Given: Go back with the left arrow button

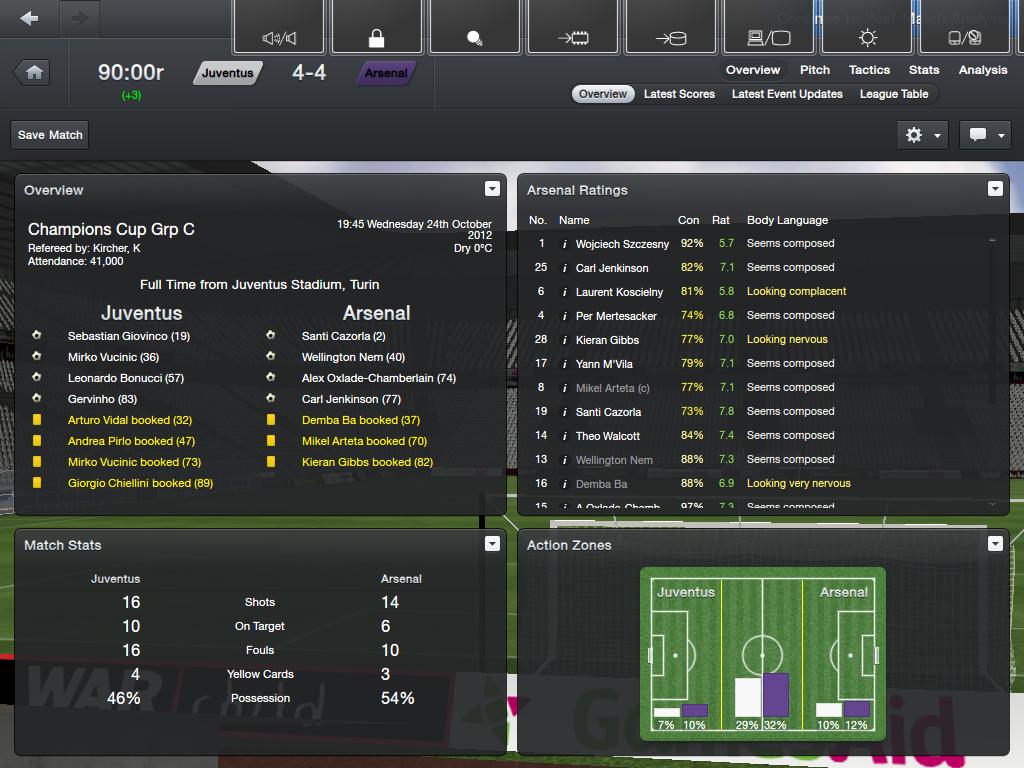Looking at the screenshot, I should 29,19.
